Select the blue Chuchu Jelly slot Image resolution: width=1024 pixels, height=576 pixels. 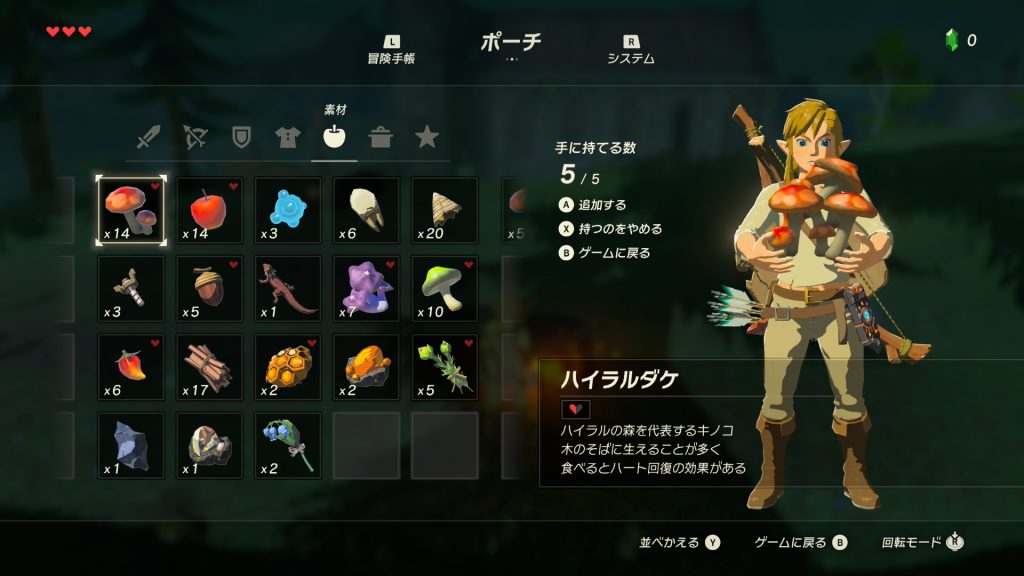coord(288,210)
